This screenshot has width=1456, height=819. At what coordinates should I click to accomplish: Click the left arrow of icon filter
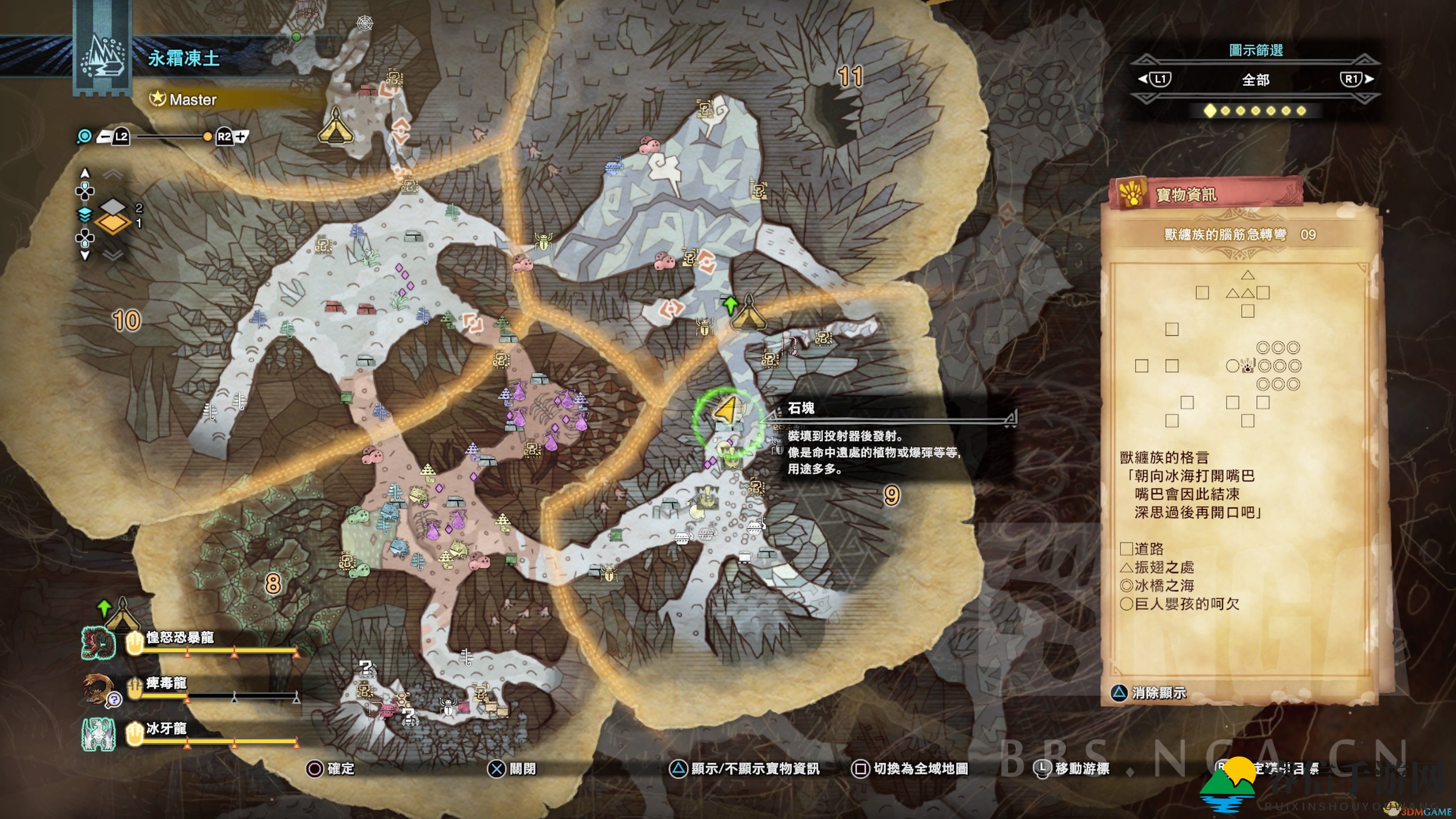(x=1154, y=79)
